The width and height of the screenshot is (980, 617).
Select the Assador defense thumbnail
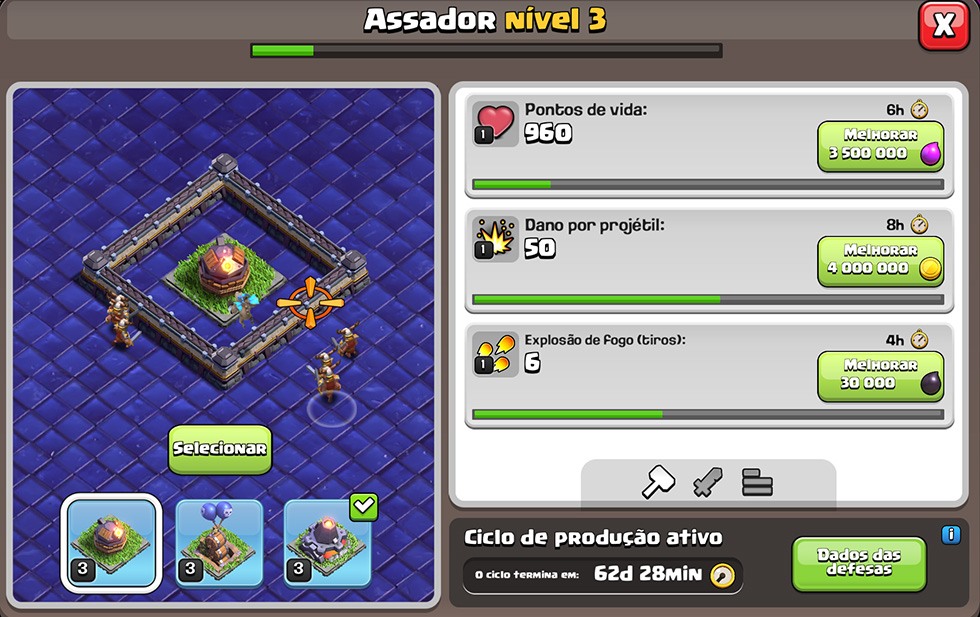tap(111, 544)
